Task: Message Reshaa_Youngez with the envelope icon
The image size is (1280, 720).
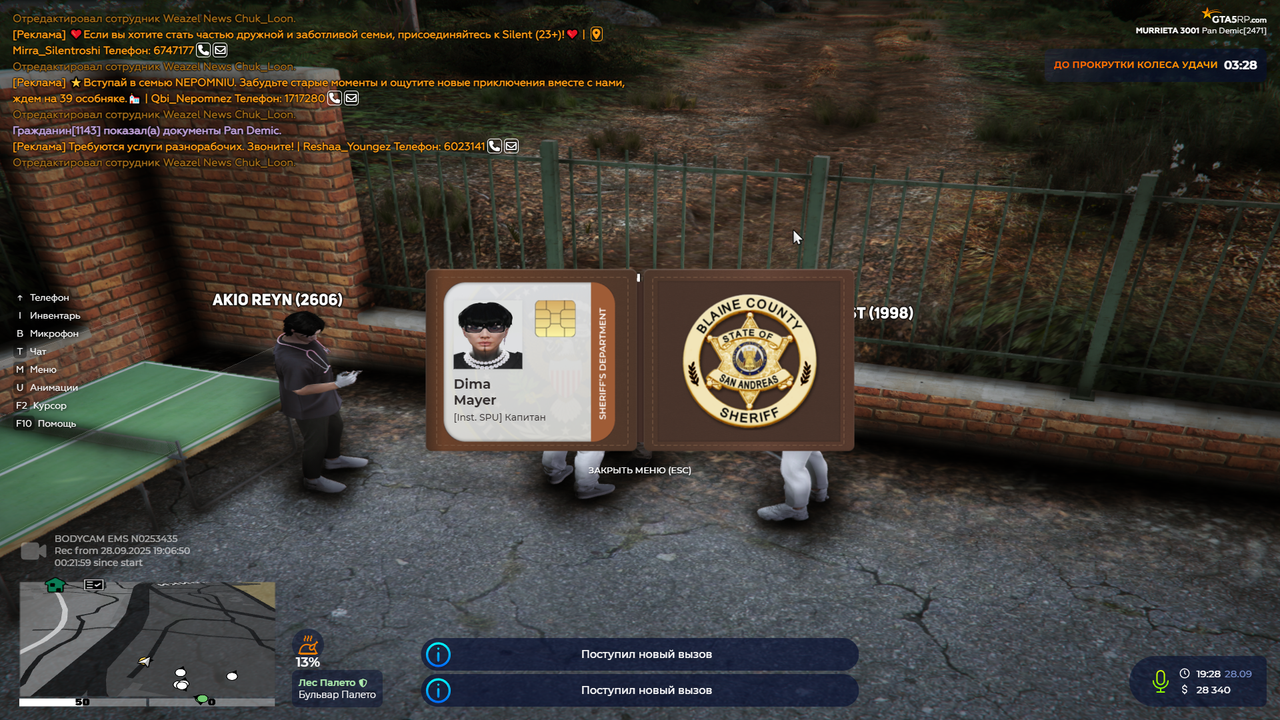Action: tap(511, 146)
